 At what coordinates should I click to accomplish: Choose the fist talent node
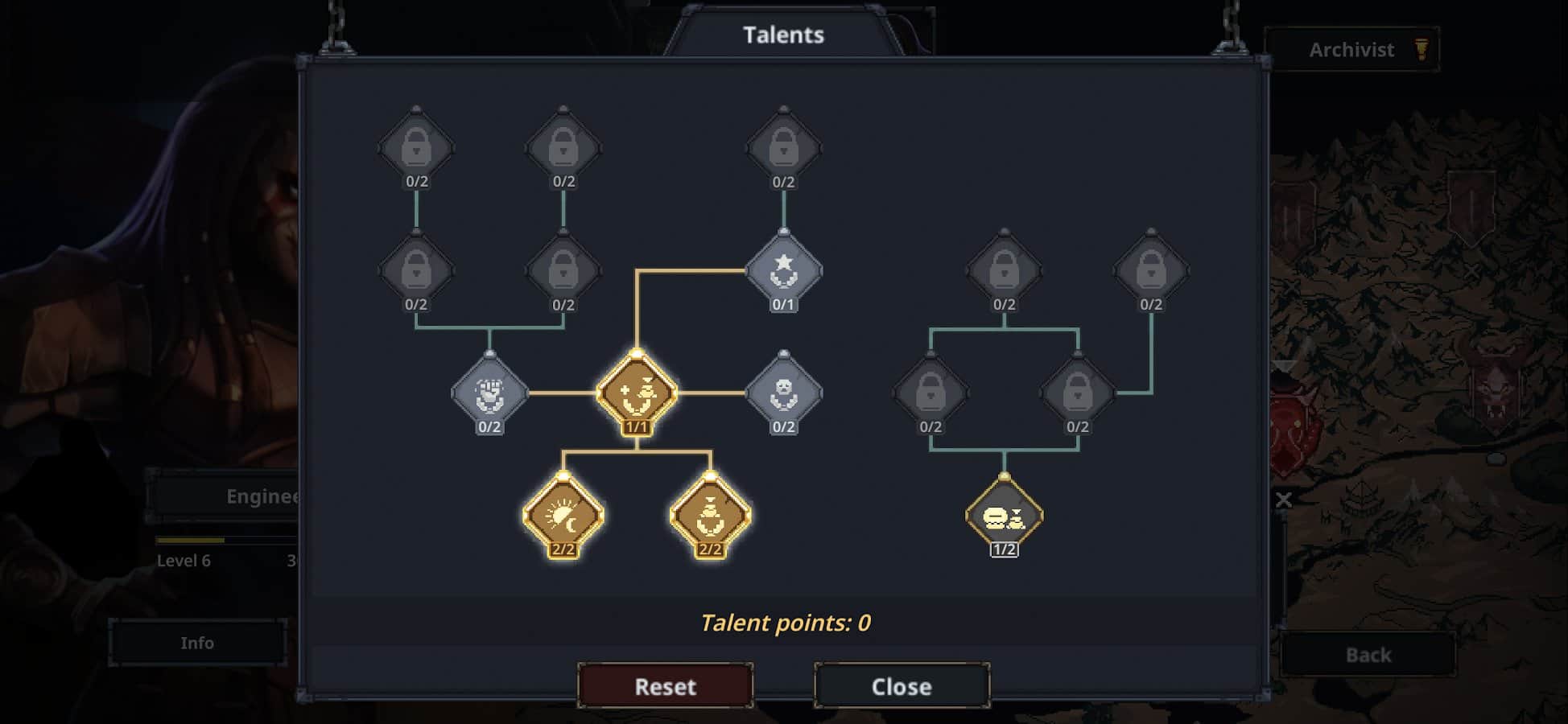point(489,393)
